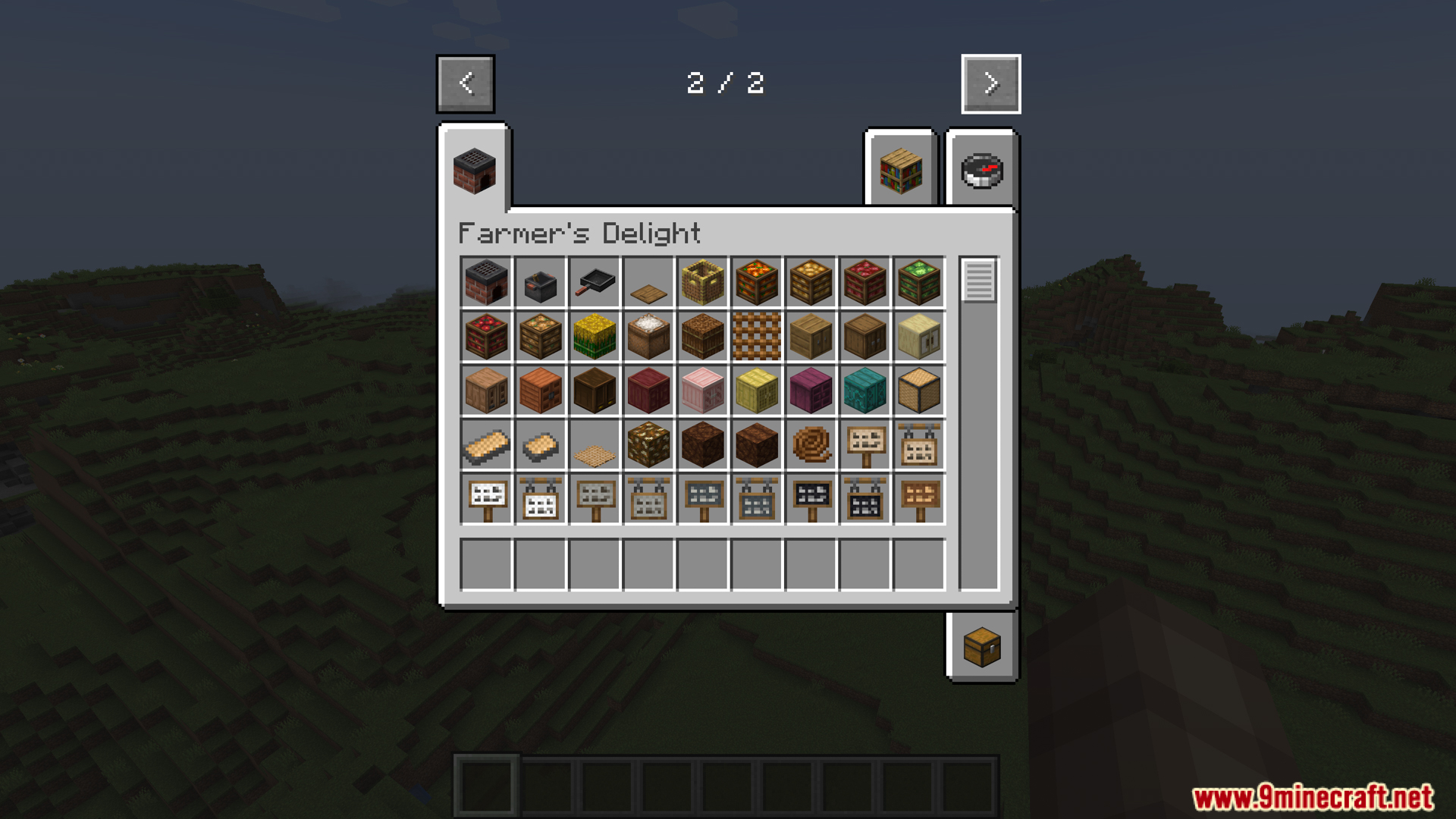The height and width of the screenshot is (819, 1456).
Task: Select the Basket item
Action: pos(702,283)
